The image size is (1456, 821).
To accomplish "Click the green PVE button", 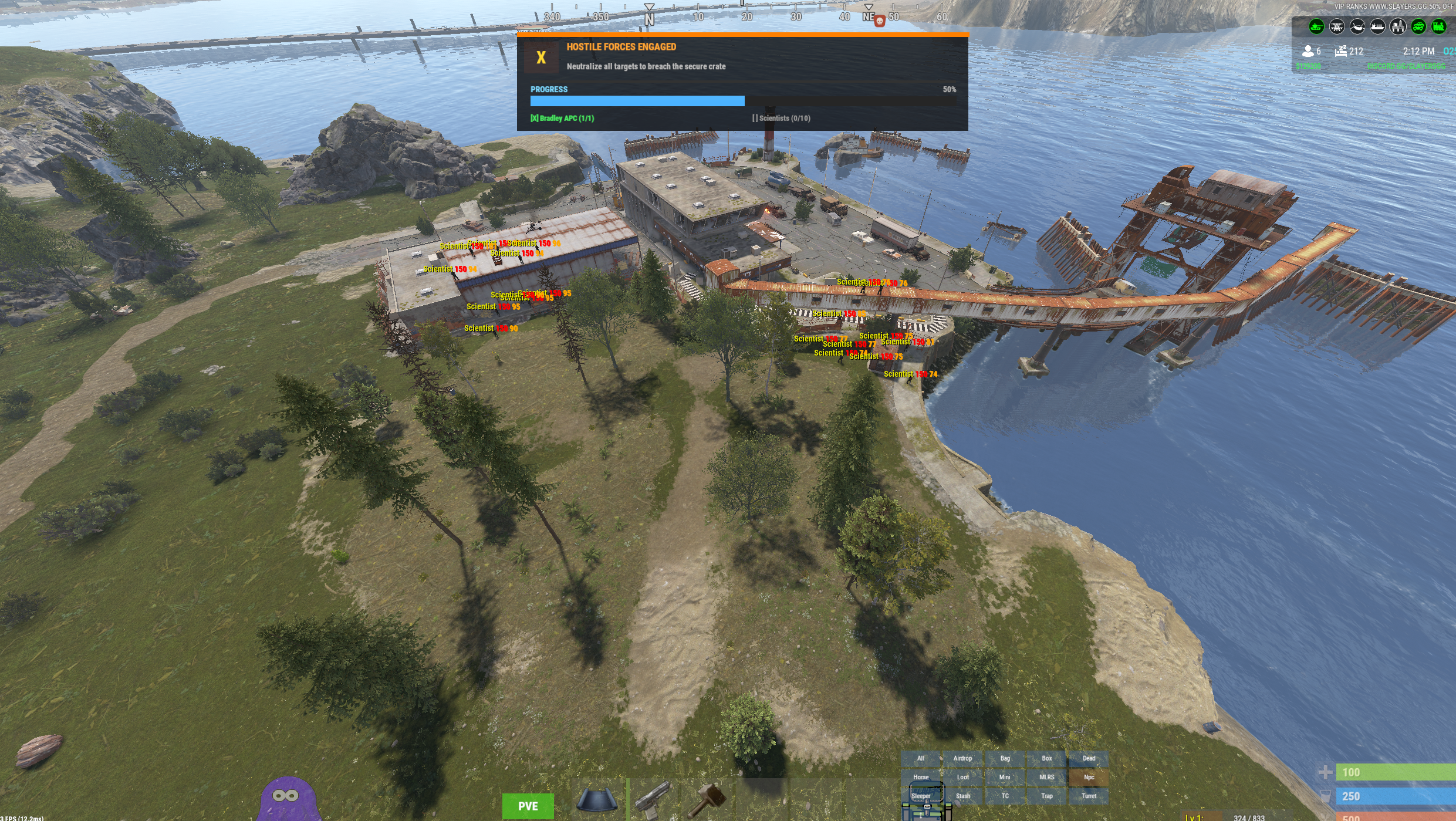I will click(528, 806).
